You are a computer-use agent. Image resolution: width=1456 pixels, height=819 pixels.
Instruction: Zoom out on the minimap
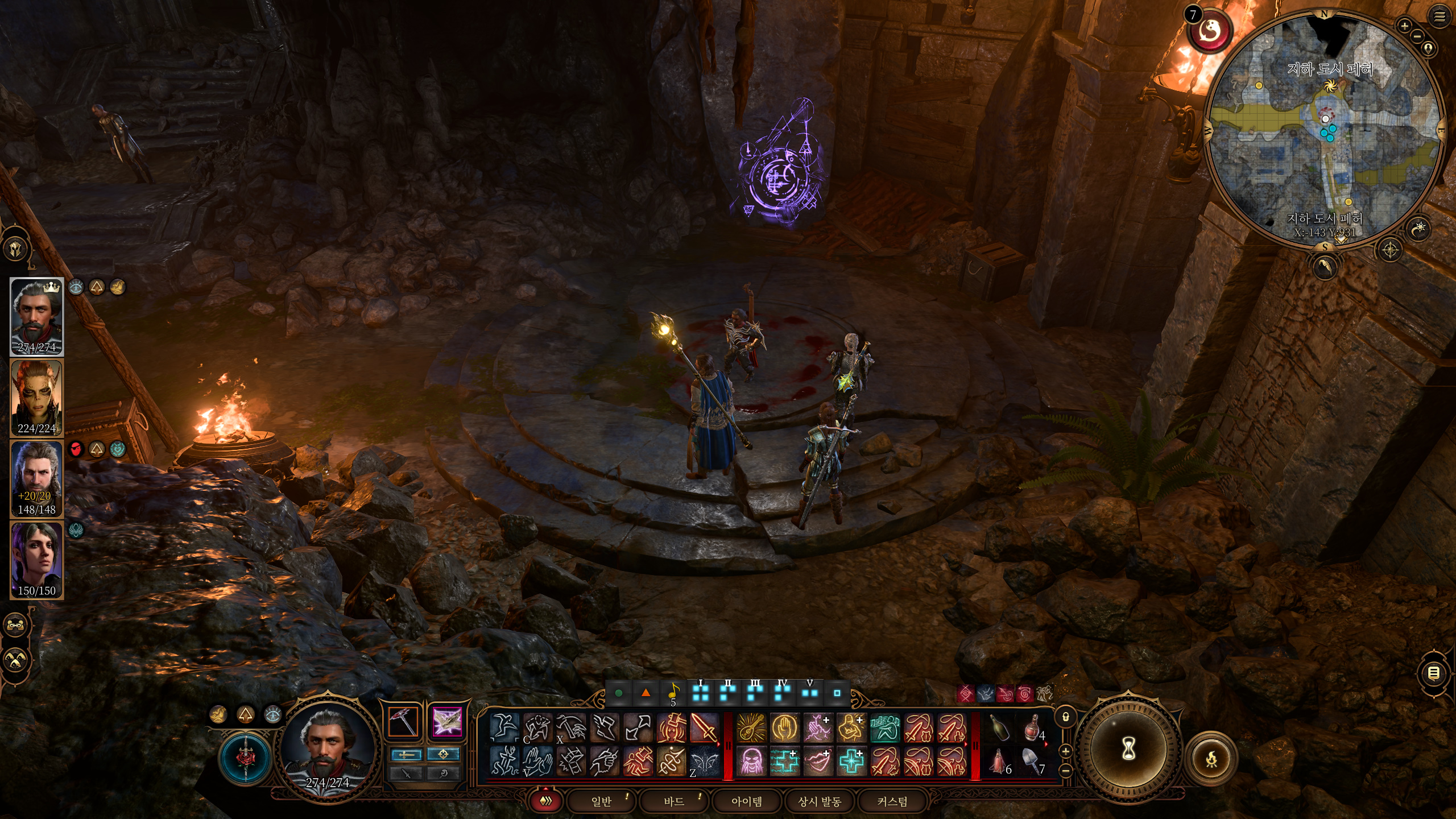(1417, 37)
